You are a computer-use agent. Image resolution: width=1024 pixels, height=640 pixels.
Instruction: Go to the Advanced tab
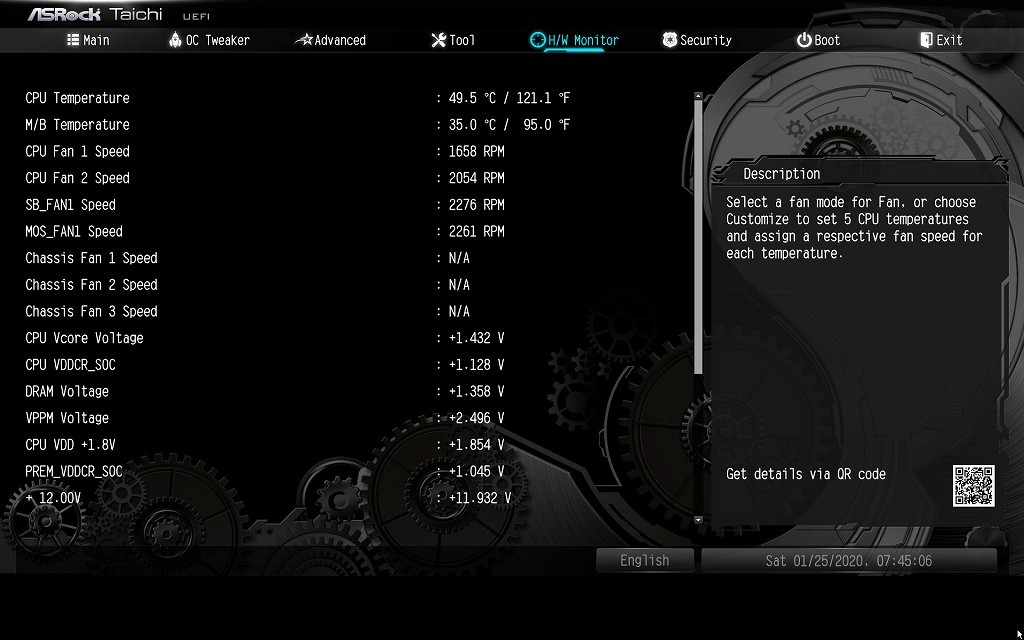coord(331,40)
